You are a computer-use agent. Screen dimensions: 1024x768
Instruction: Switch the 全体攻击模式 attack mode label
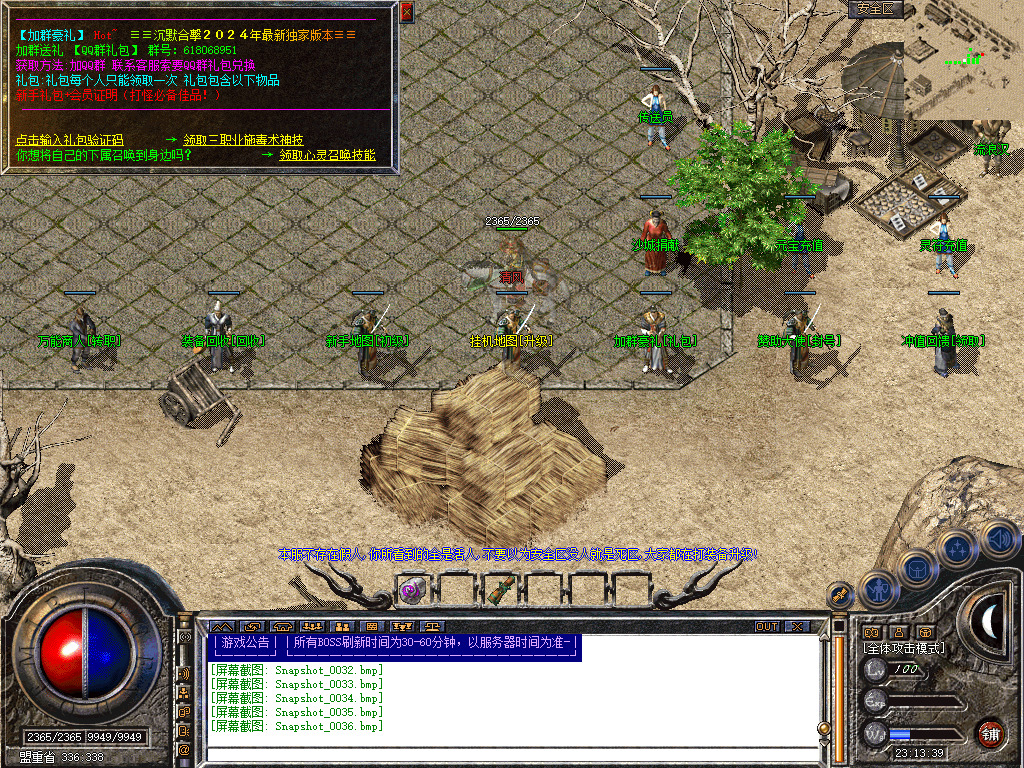[905, 648]
